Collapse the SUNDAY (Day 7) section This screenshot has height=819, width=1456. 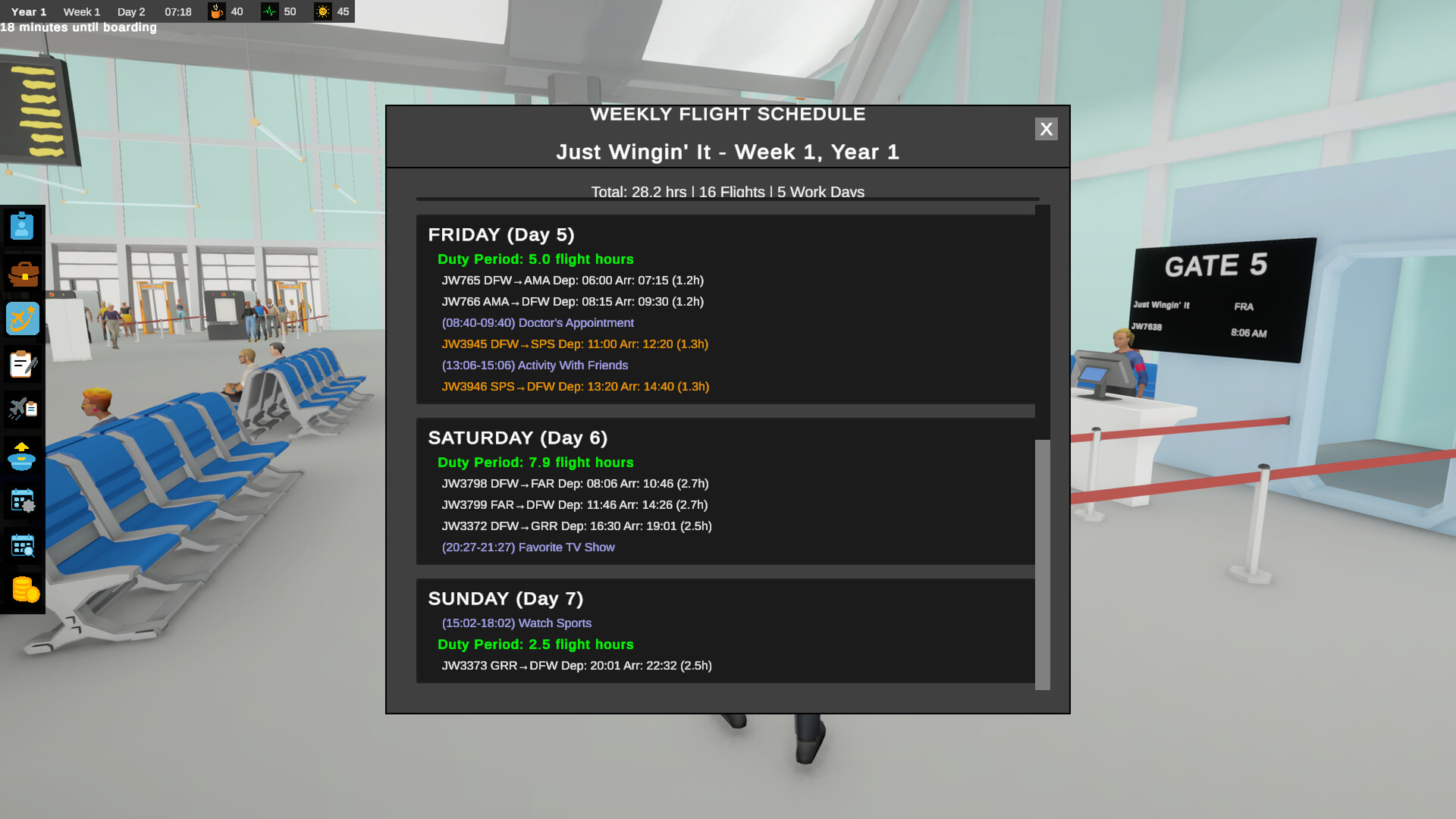[506, 598]
